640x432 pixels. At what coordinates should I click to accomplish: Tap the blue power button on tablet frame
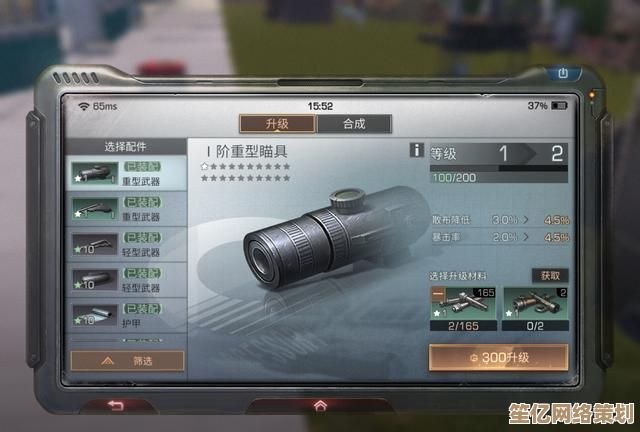tap(562, 73)
